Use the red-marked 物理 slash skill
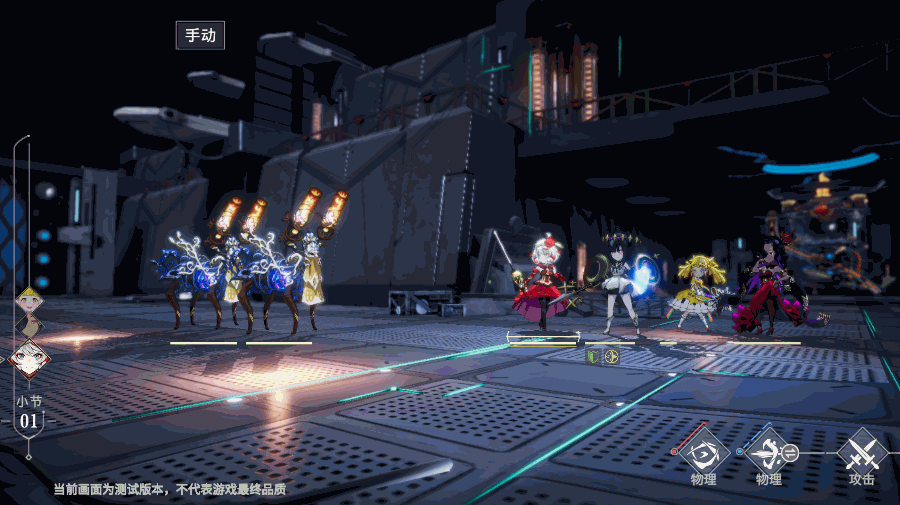Viewport: 900px width, 505px height. click(x=704, y=453)
